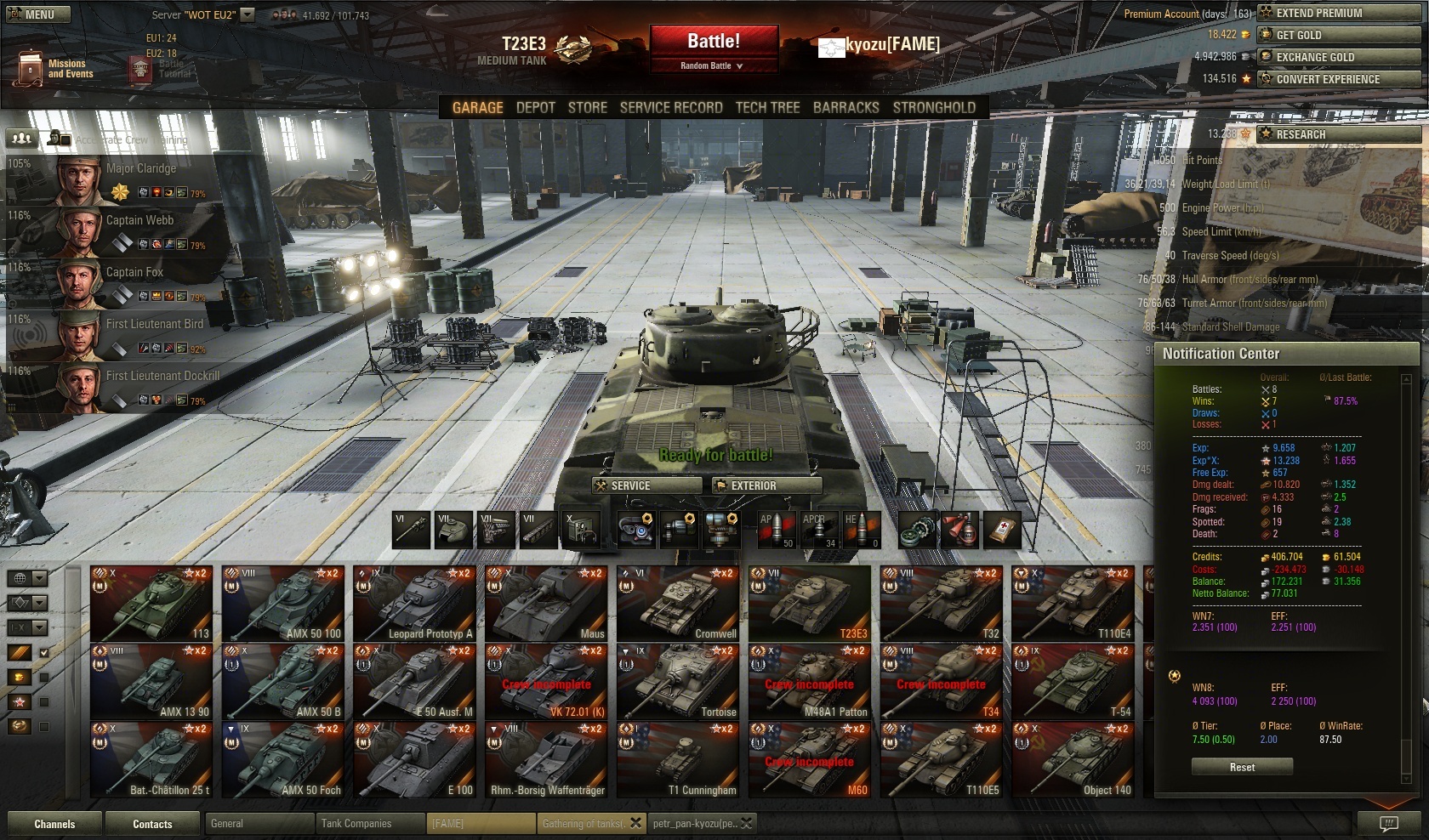This screenshot has height=840, width=1429.
Task: Open the TECH TREE tab
Action: pos(767,108)
